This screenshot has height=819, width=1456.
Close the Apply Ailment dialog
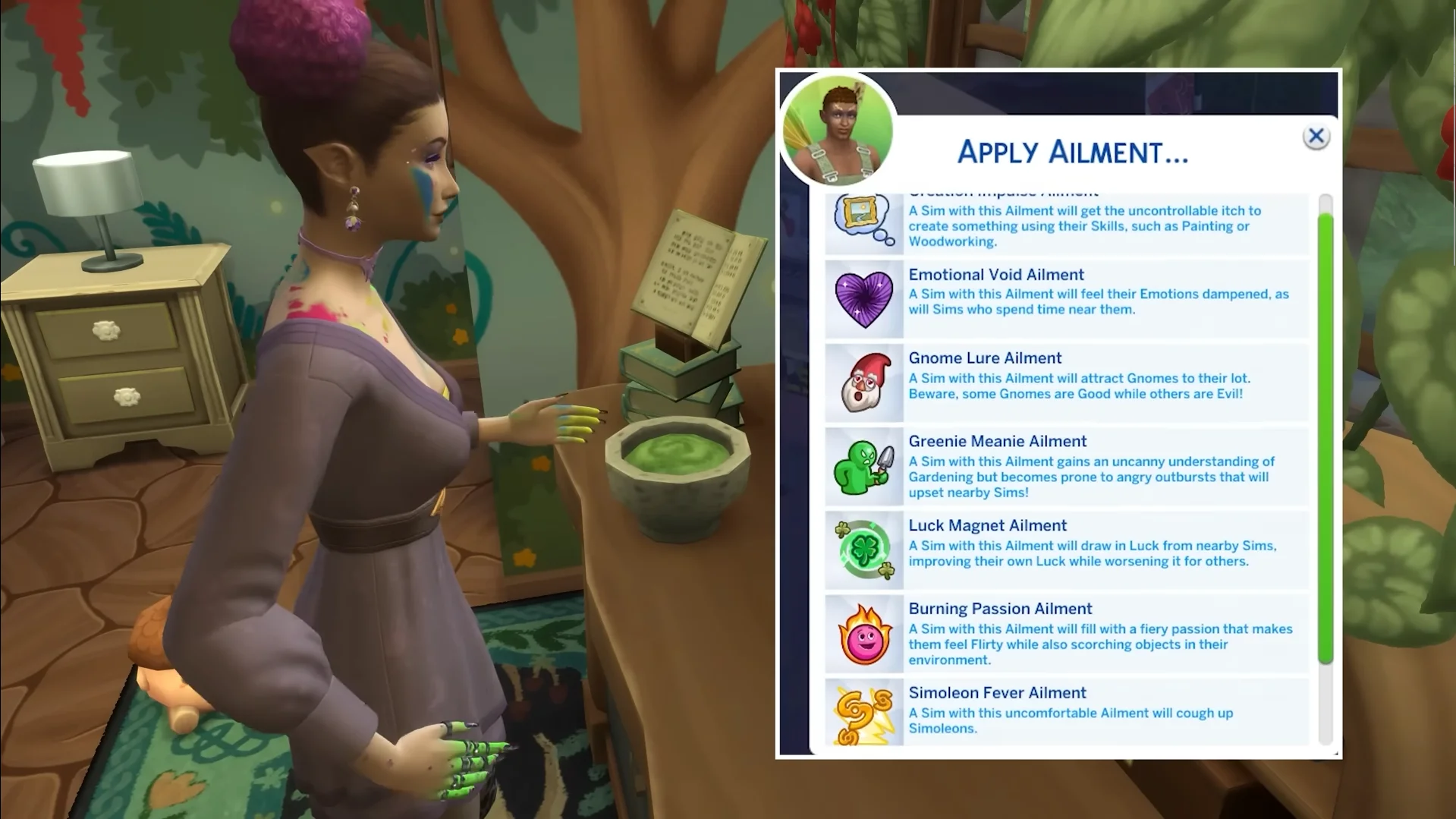pyautogui.click(x=1316, y=137)
